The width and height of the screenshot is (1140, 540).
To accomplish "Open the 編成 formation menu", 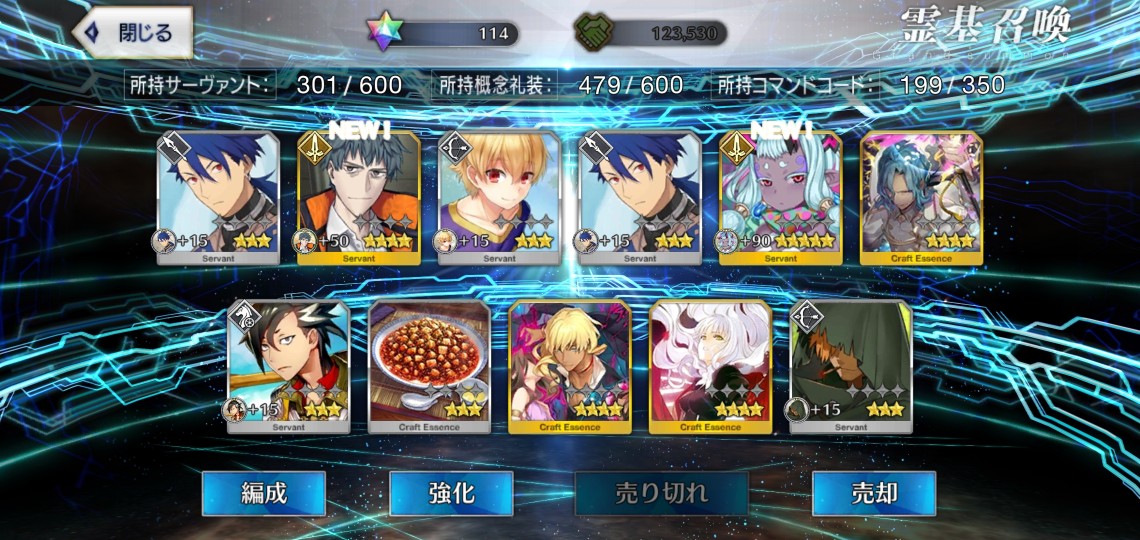I will (263, 493).
